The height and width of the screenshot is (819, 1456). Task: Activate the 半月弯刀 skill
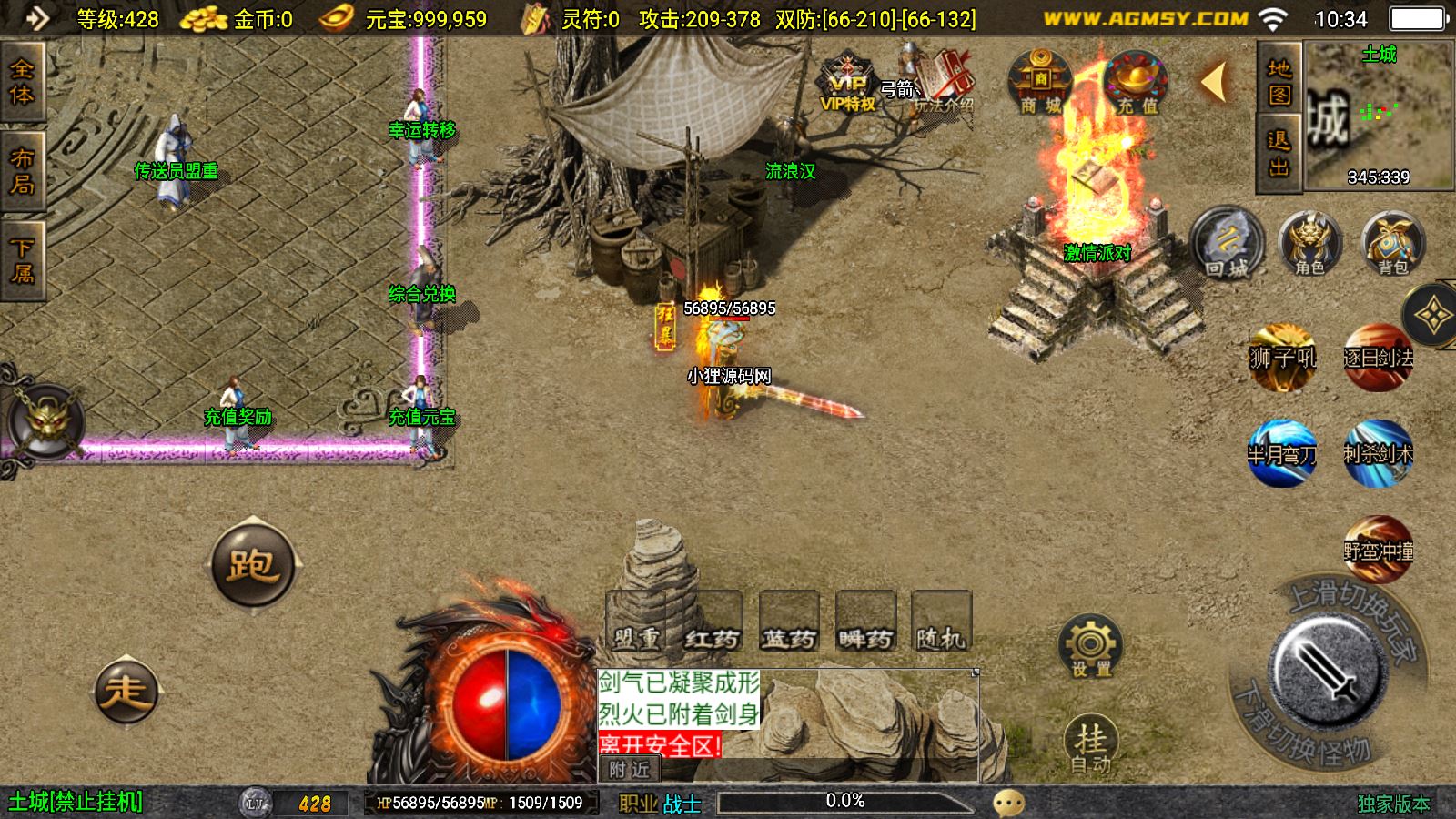point(1282,452)
